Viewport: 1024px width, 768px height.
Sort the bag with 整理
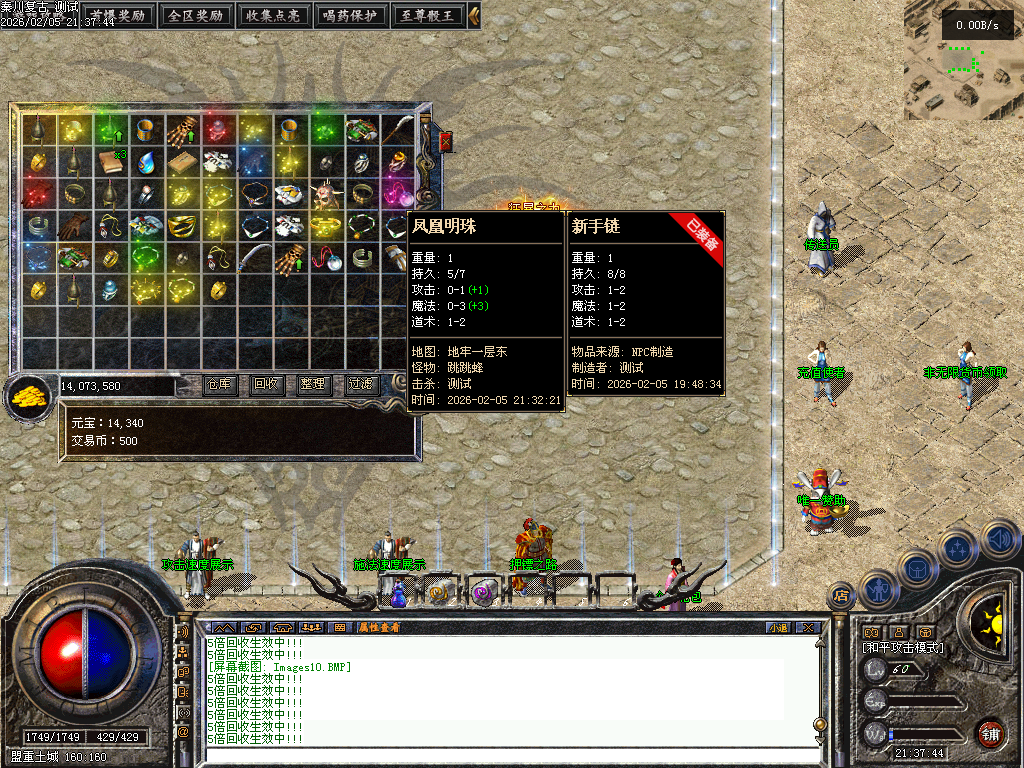(x=313, y=384)
